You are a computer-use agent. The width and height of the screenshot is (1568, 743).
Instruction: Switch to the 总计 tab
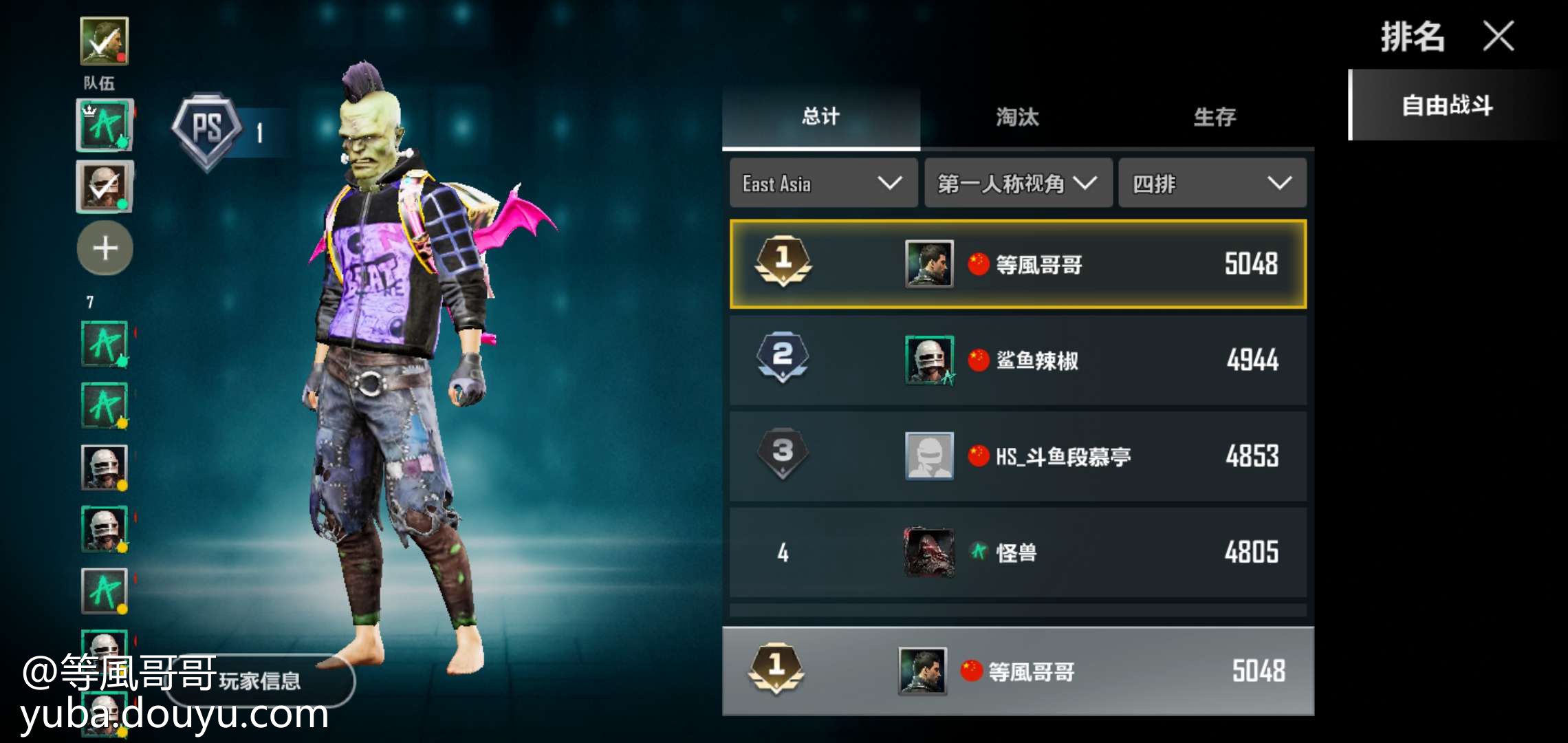(x=820, y=117)
